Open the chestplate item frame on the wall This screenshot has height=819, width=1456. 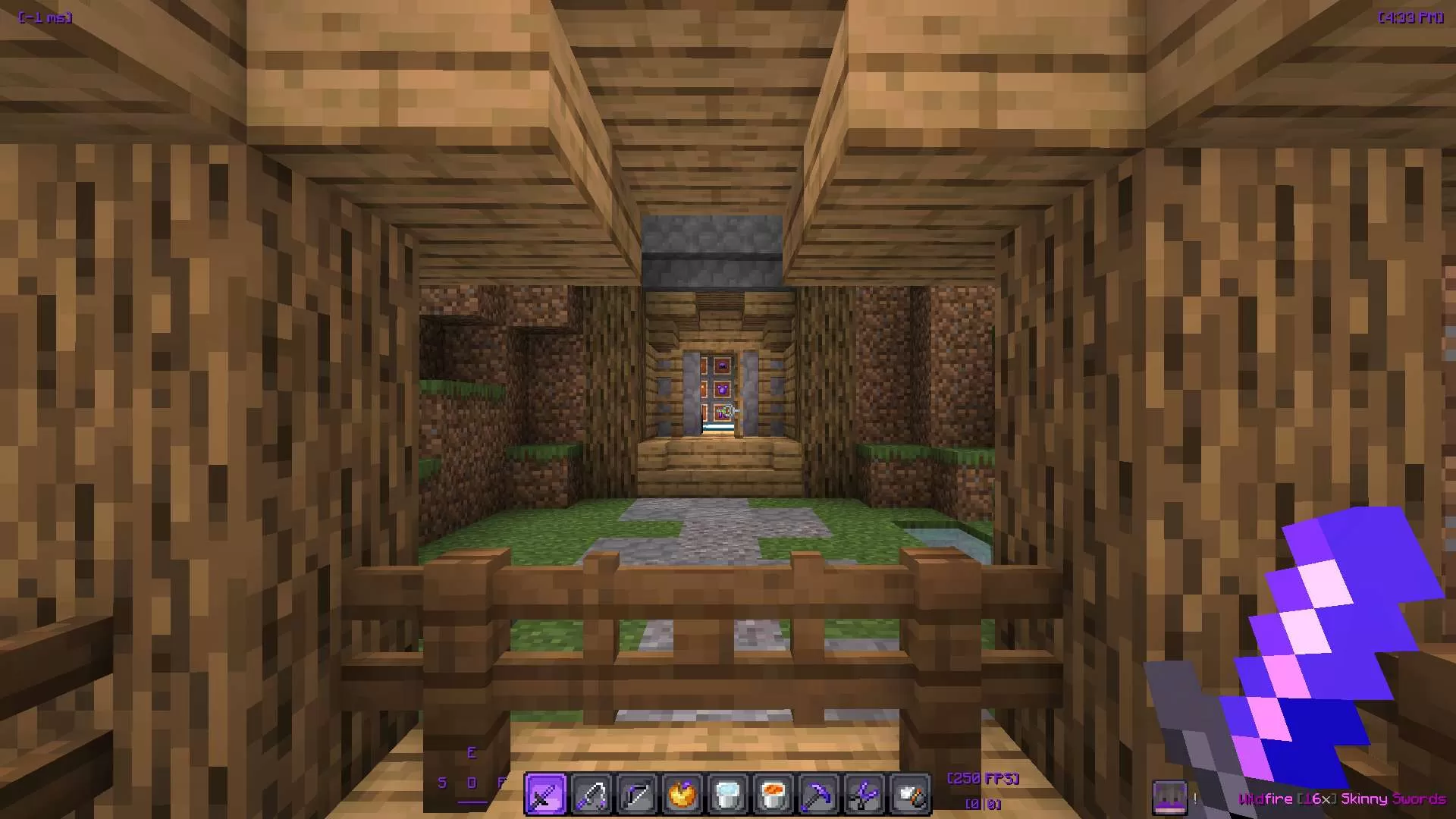click(723, 389)
